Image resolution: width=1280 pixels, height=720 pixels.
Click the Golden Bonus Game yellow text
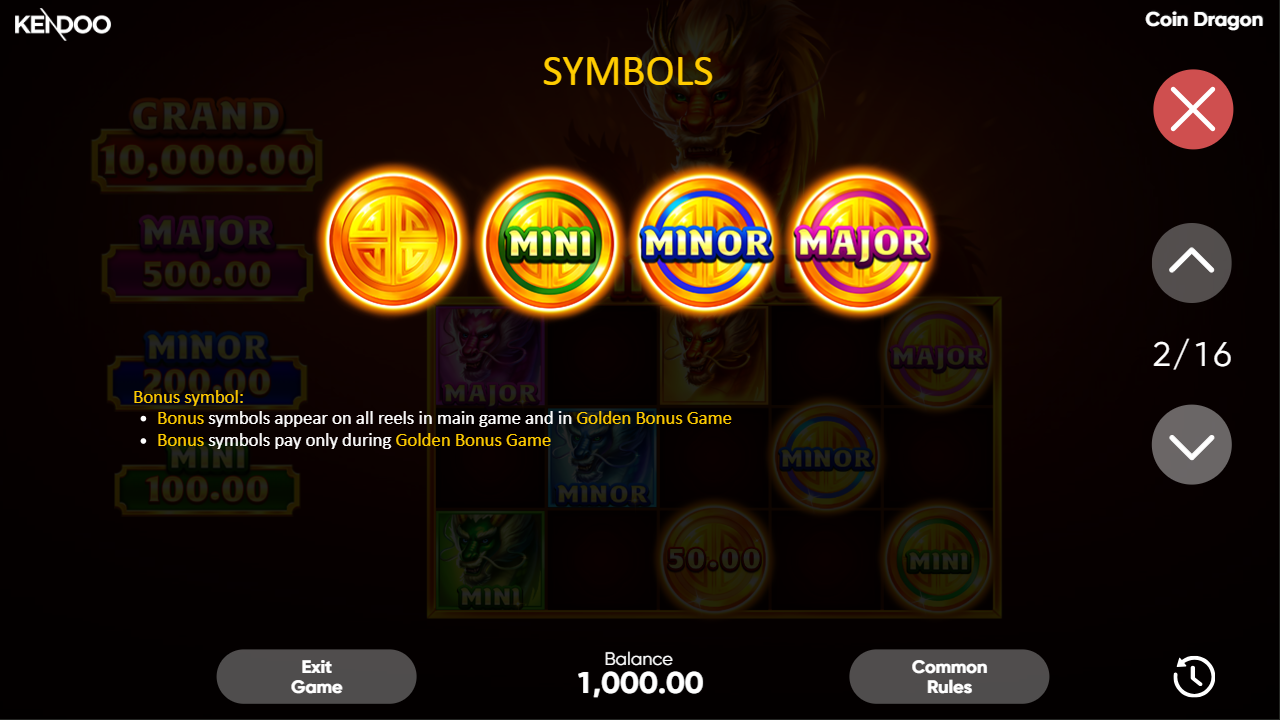[654, 418]
